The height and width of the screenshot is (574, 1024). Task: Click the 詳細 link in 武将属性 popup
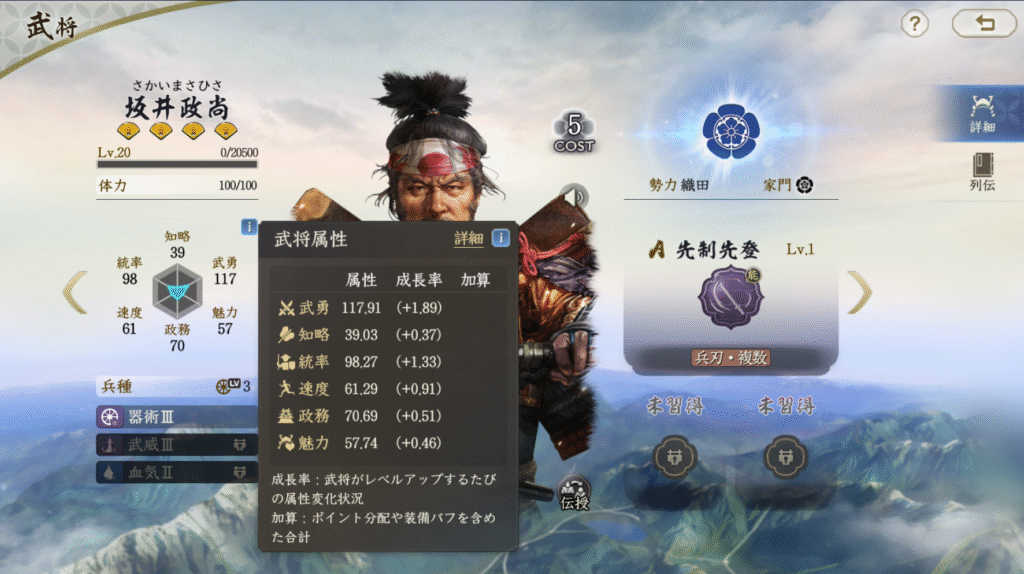pos(468,239)
